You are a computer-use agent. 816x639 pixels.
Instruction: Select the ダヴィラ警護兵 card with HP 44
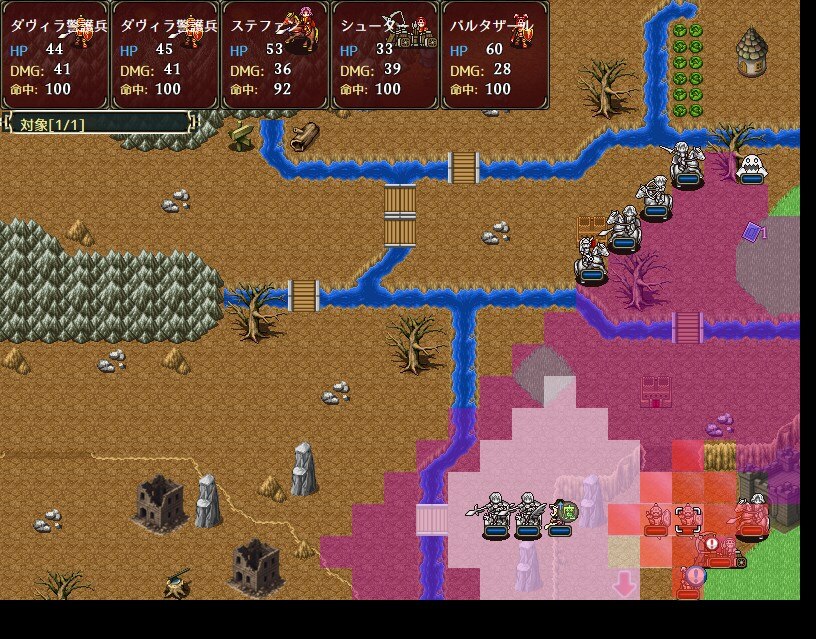55,55
